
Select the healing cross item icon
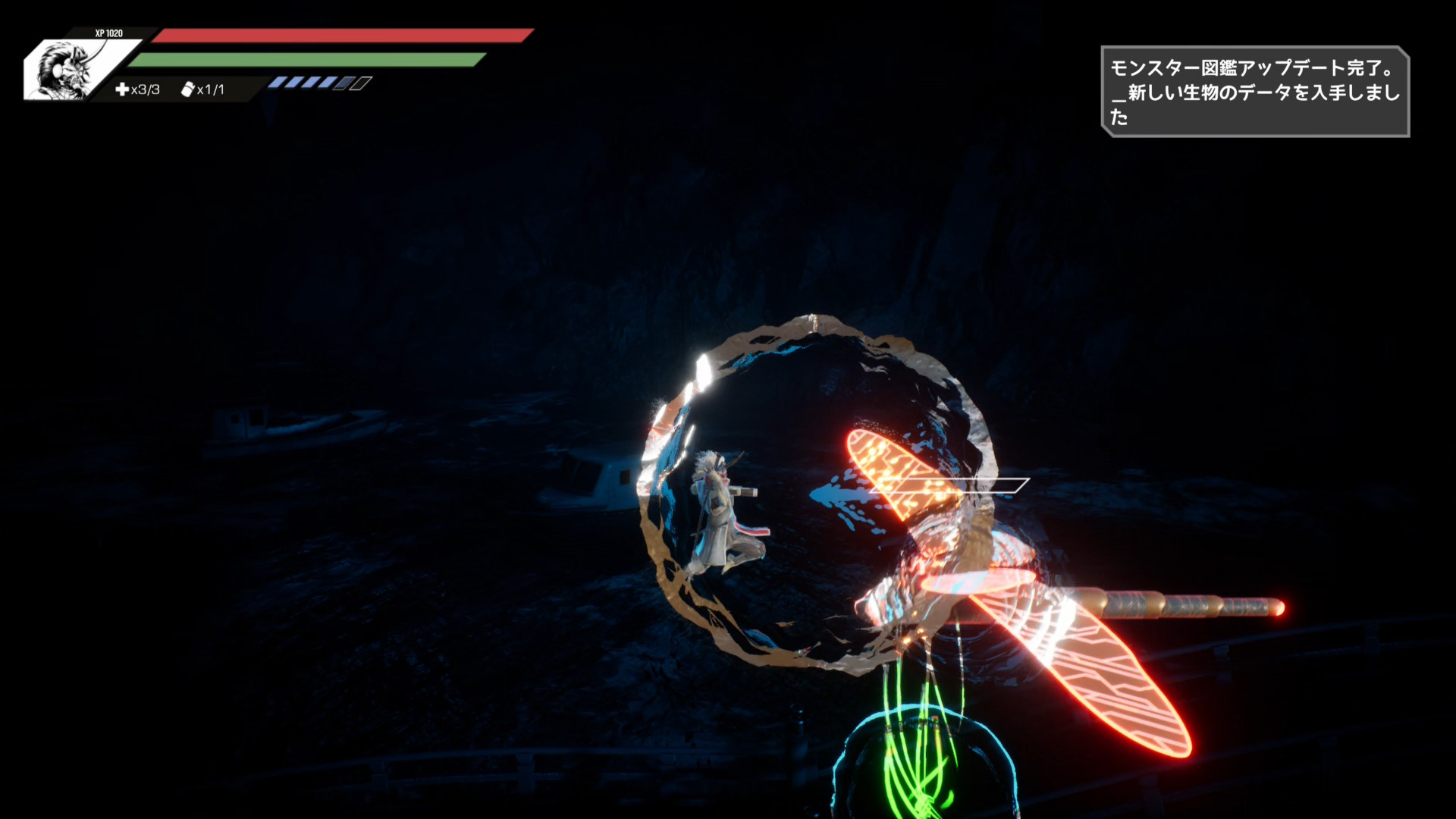[121, 89]
